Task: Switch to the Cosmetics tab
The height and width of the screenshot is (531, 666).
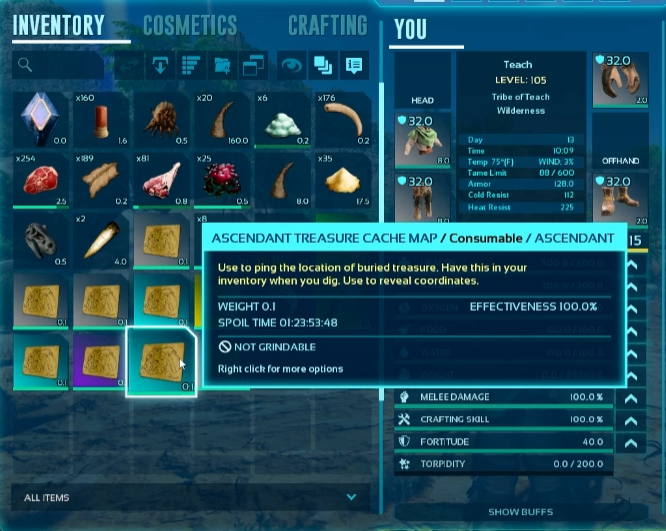Action: 190,25
